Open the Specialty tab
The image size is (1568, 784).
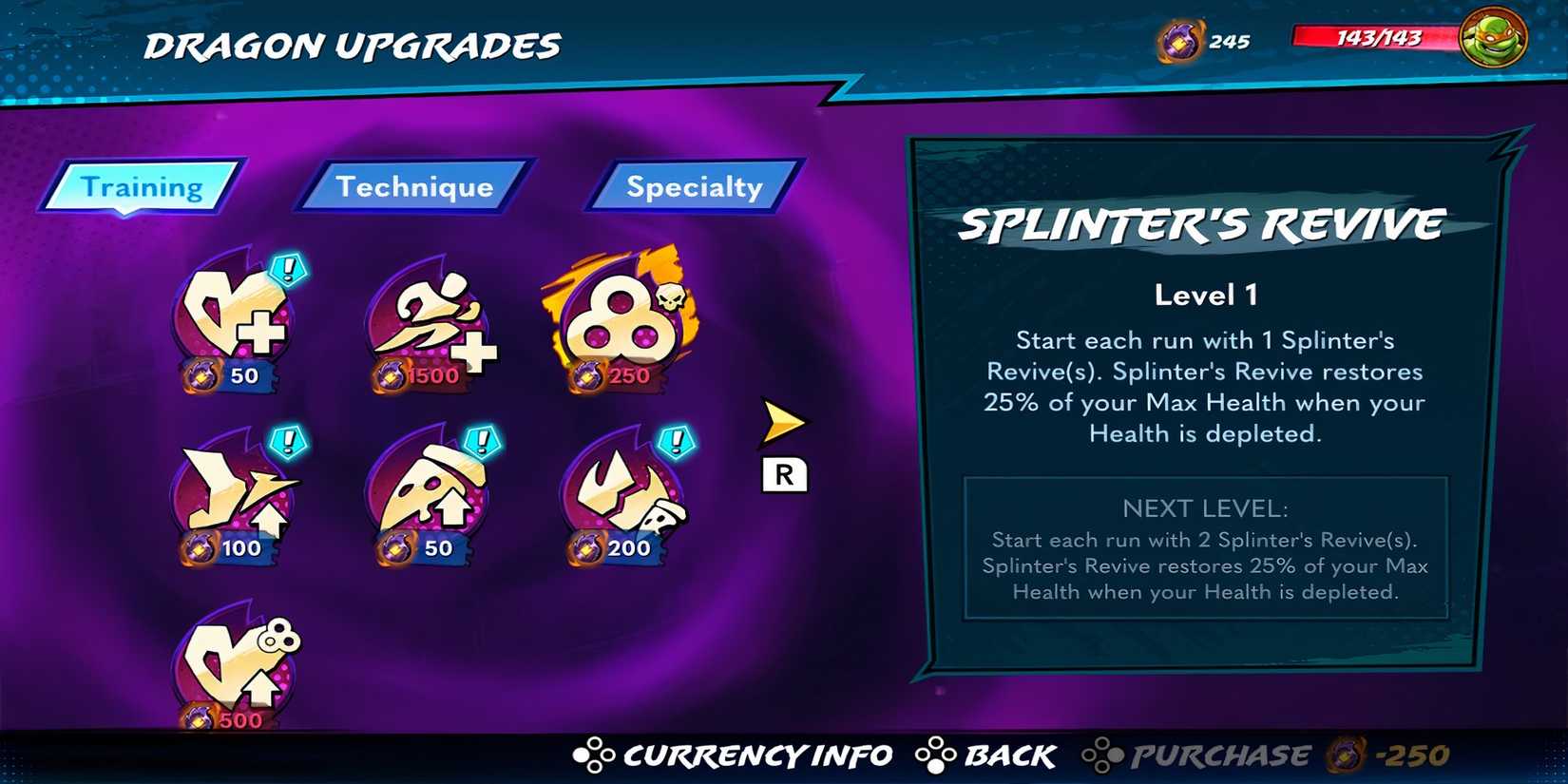pos(693,187)
